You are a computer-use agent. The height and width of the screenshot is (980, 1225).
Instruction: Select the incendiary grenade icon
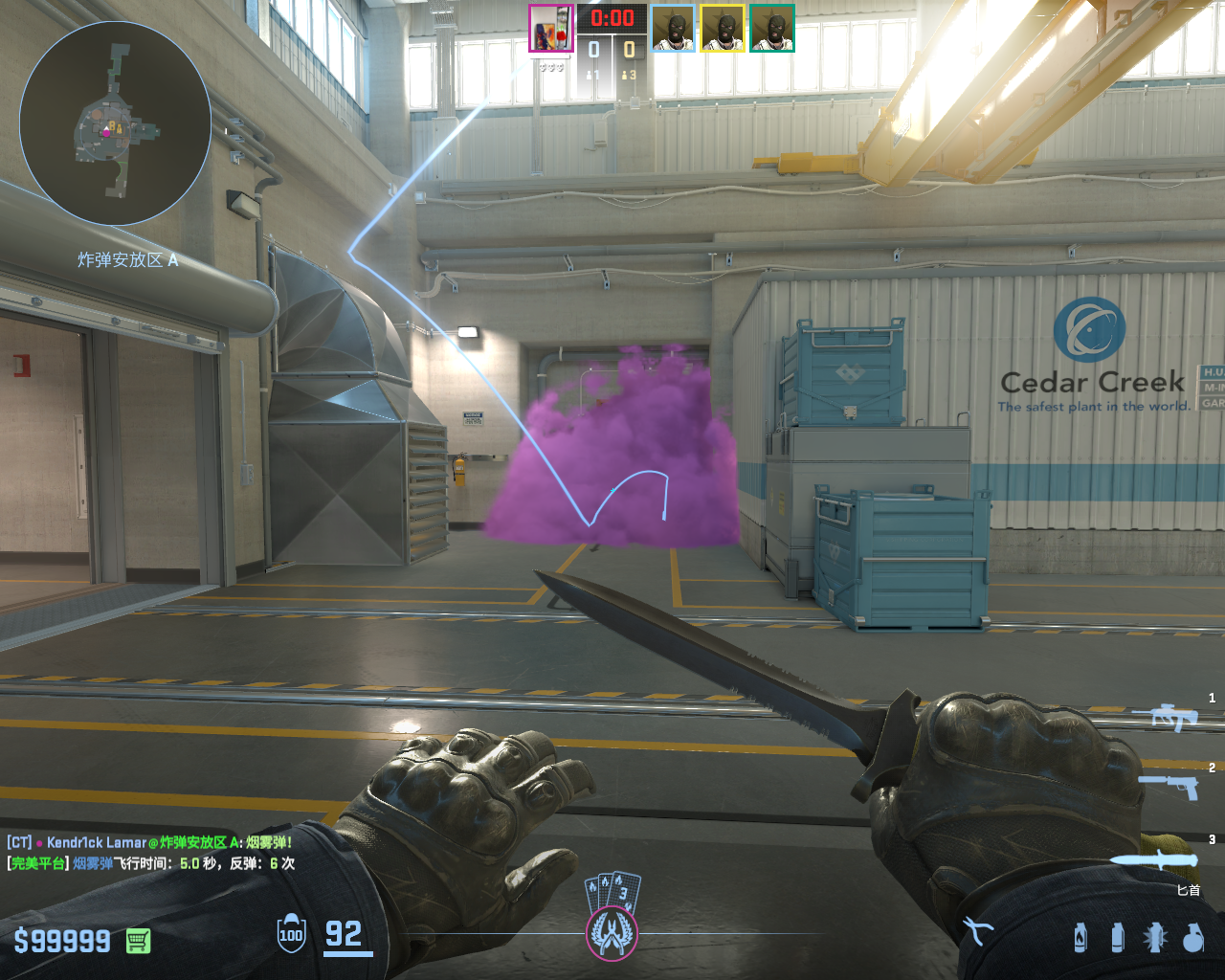pyautogui.click(x=1080, y=937)
